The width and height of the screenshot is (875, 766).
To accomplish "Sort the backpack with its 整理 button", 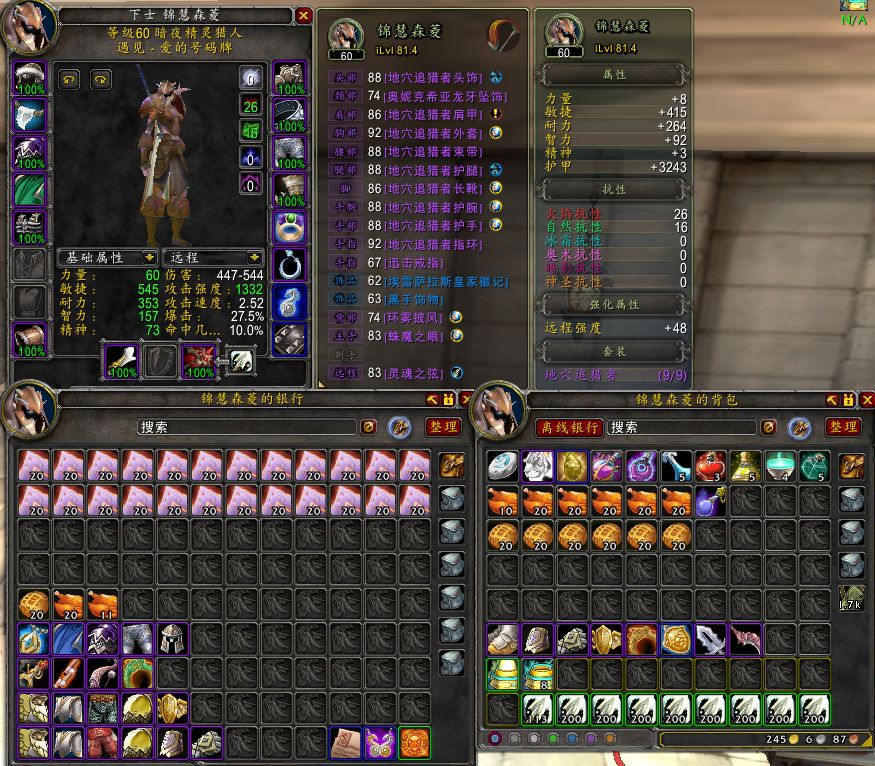I will 842,427.
